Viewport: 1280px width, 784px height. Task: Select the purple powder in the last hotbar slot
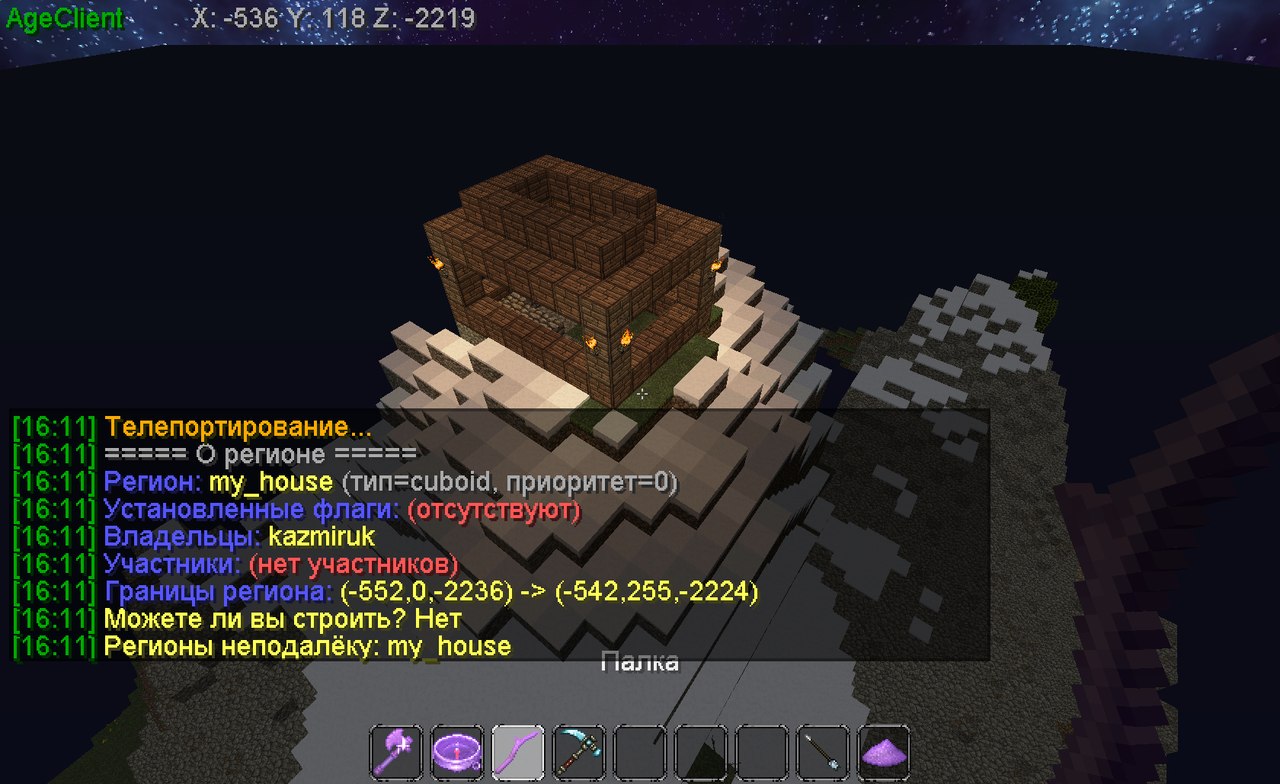click(882, 752)
